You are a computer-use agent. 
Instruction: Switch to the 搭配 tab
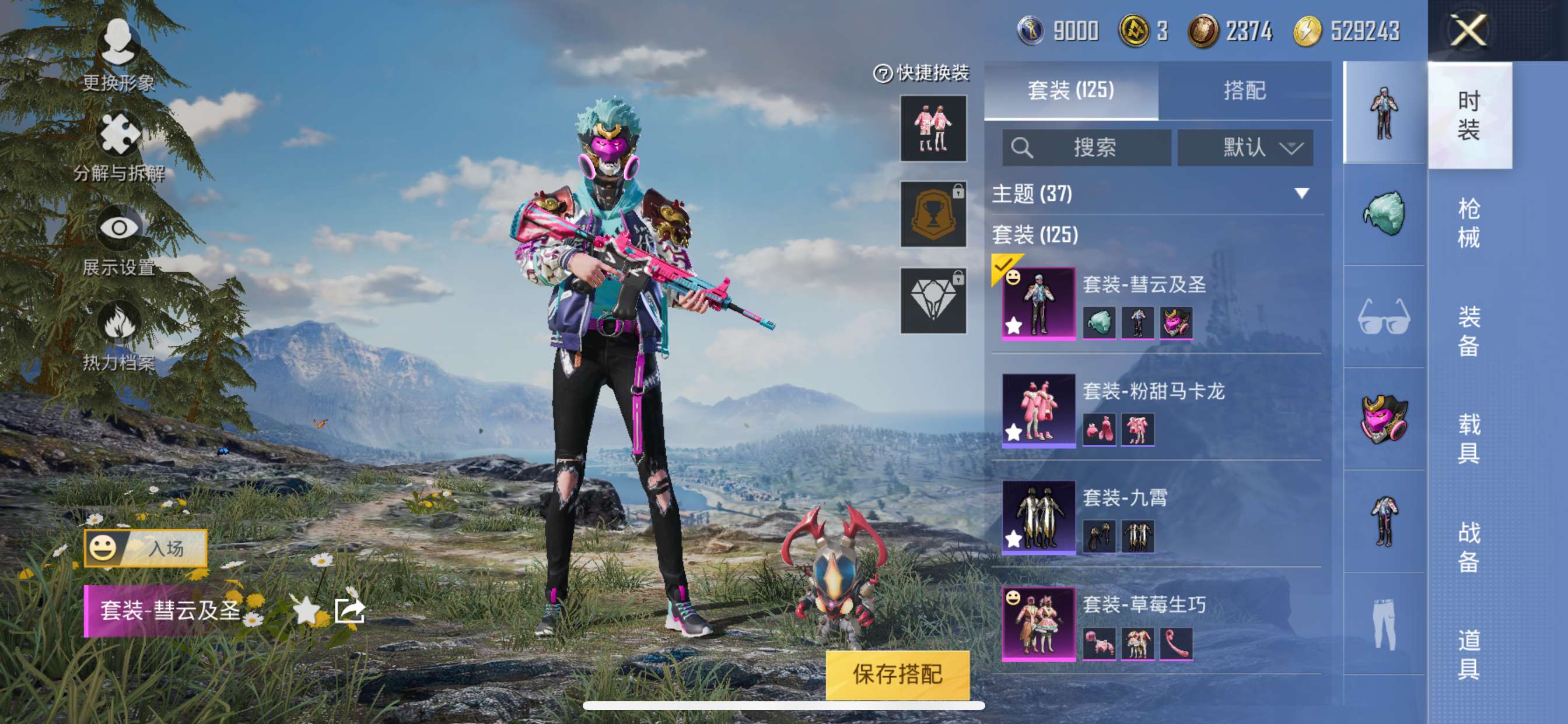point(1244,91)
